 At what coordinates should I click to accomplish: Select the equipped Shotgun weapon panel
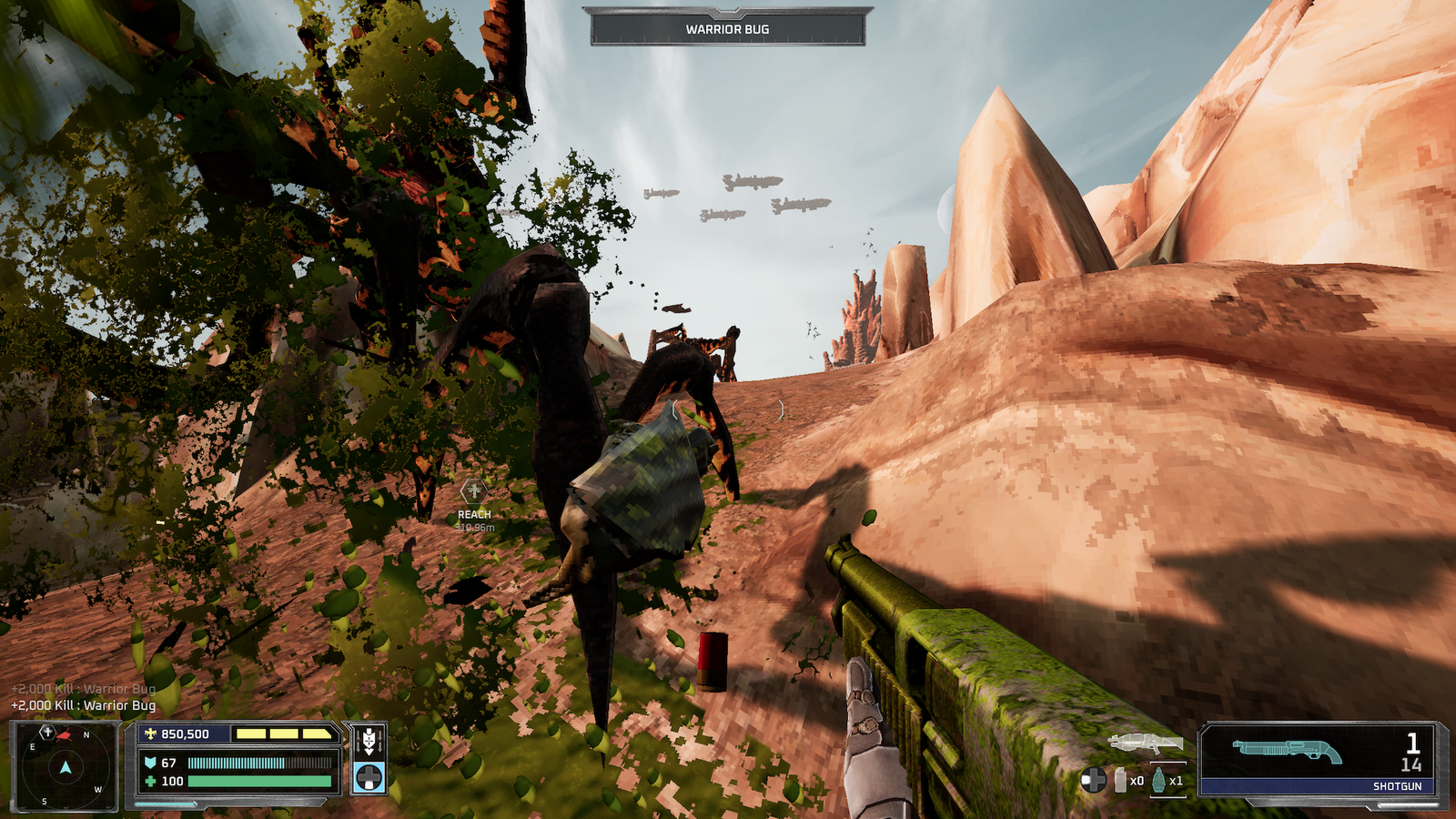[1321, 759]
